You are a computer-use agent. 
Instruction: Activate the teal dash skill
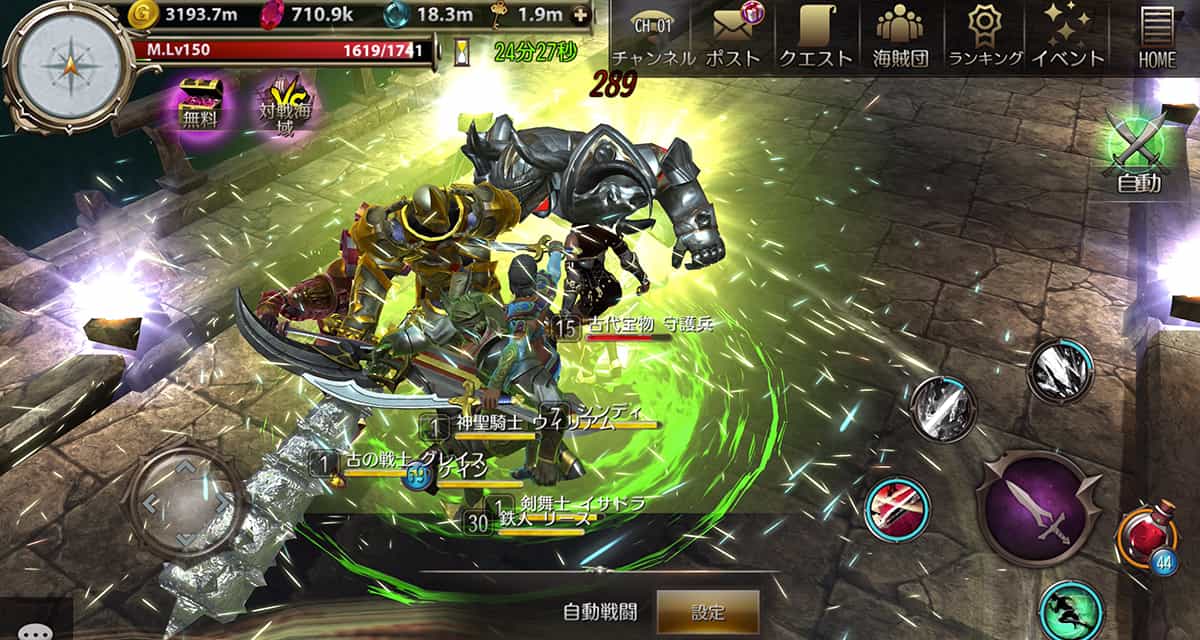pyautogui.click(x=1071, y=608)
